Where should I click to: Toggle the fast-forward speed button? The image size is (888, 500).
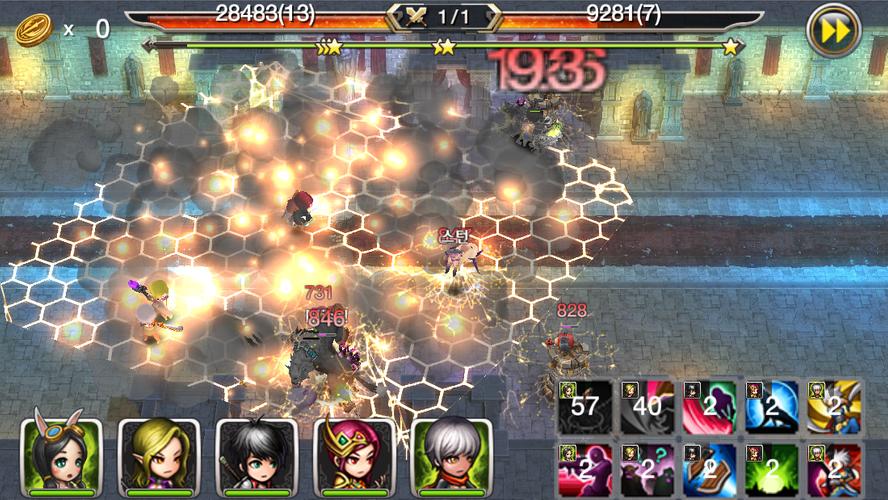(x=832, y=29)
